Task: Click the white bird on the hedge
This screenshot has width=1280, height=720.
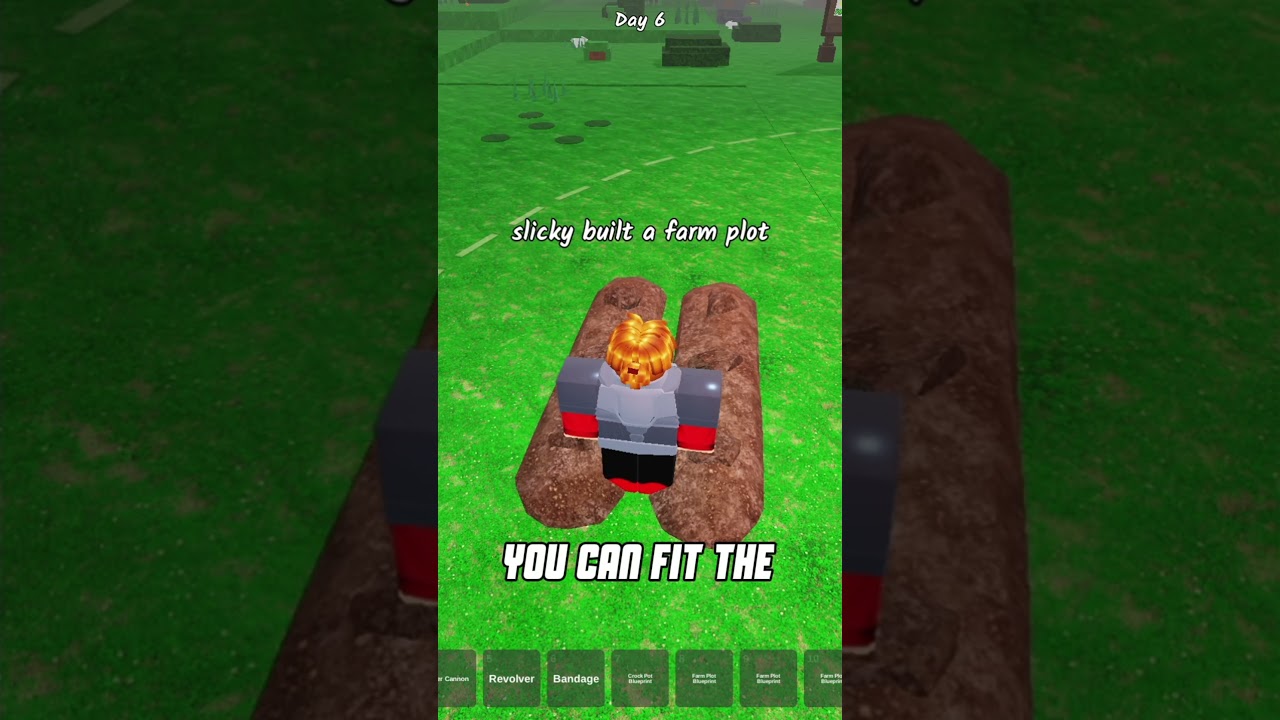Action: pyautogui.click(x=579, y=42)
